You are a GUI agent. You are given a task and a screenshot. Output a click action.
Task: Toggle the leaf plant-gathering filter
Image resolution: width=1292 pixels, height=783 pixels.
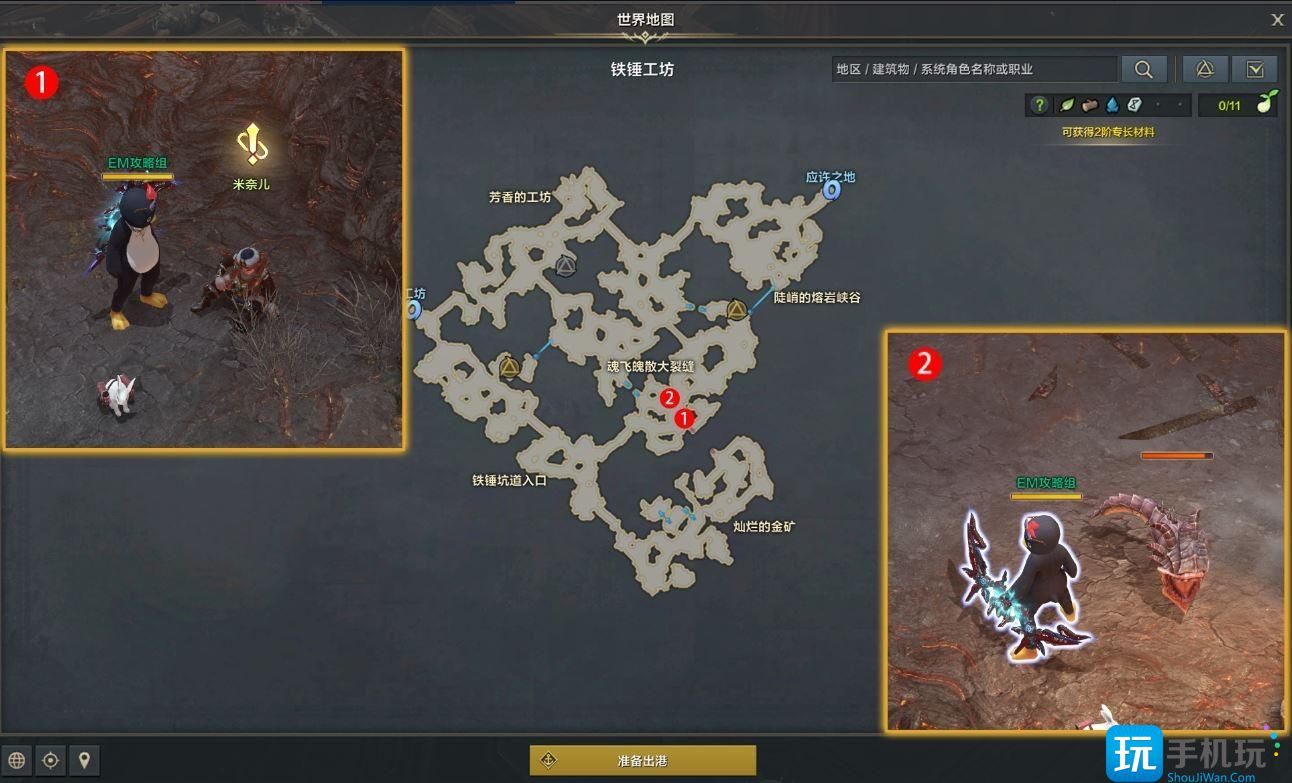1066,105
